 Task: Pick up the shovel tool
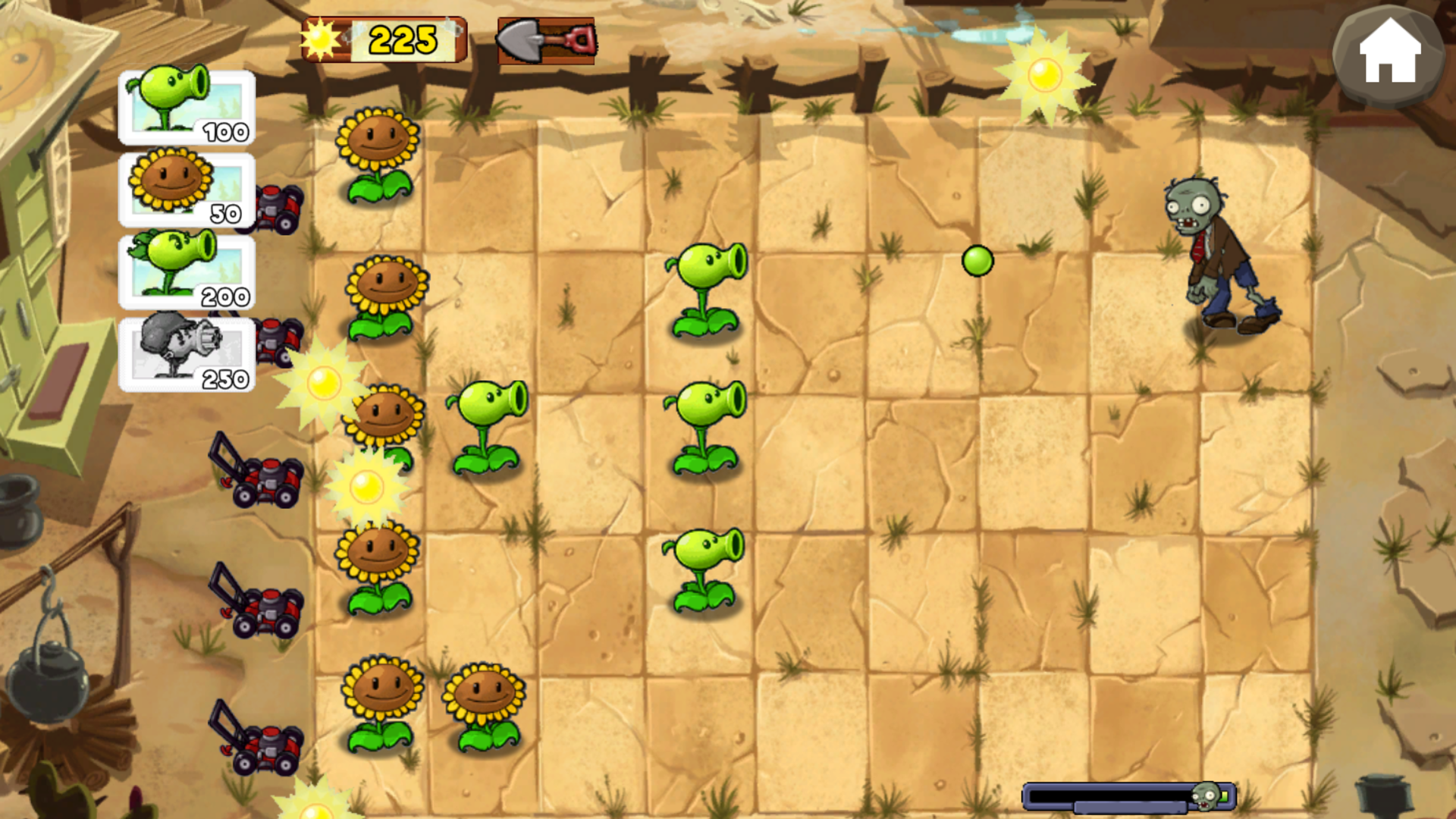pos(546,42)
